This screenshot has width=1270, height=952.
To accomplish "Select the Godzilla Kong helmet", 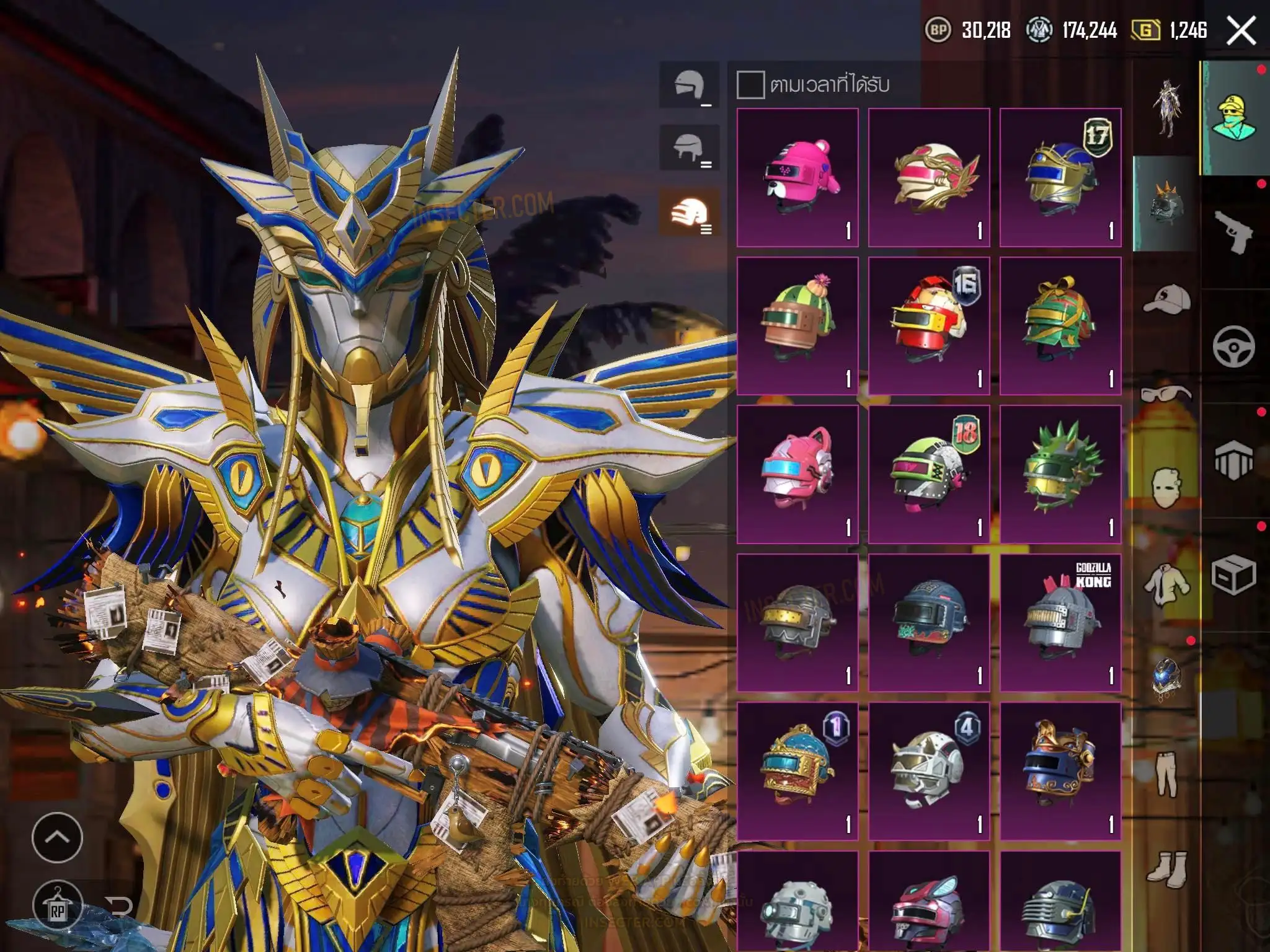I will (1060, 622).
